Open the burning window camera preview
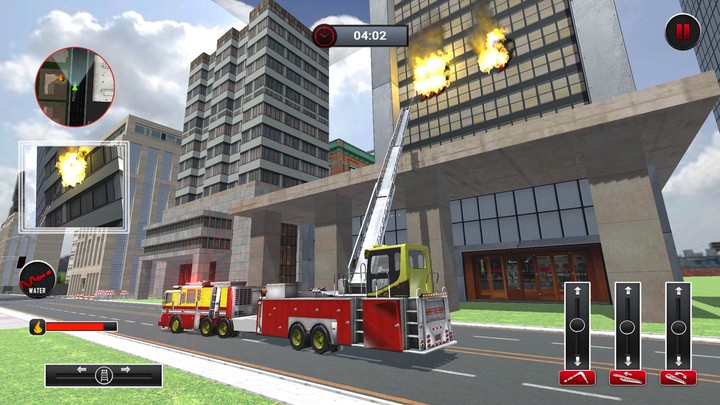 pyautogui.click(x=74, y=185)
